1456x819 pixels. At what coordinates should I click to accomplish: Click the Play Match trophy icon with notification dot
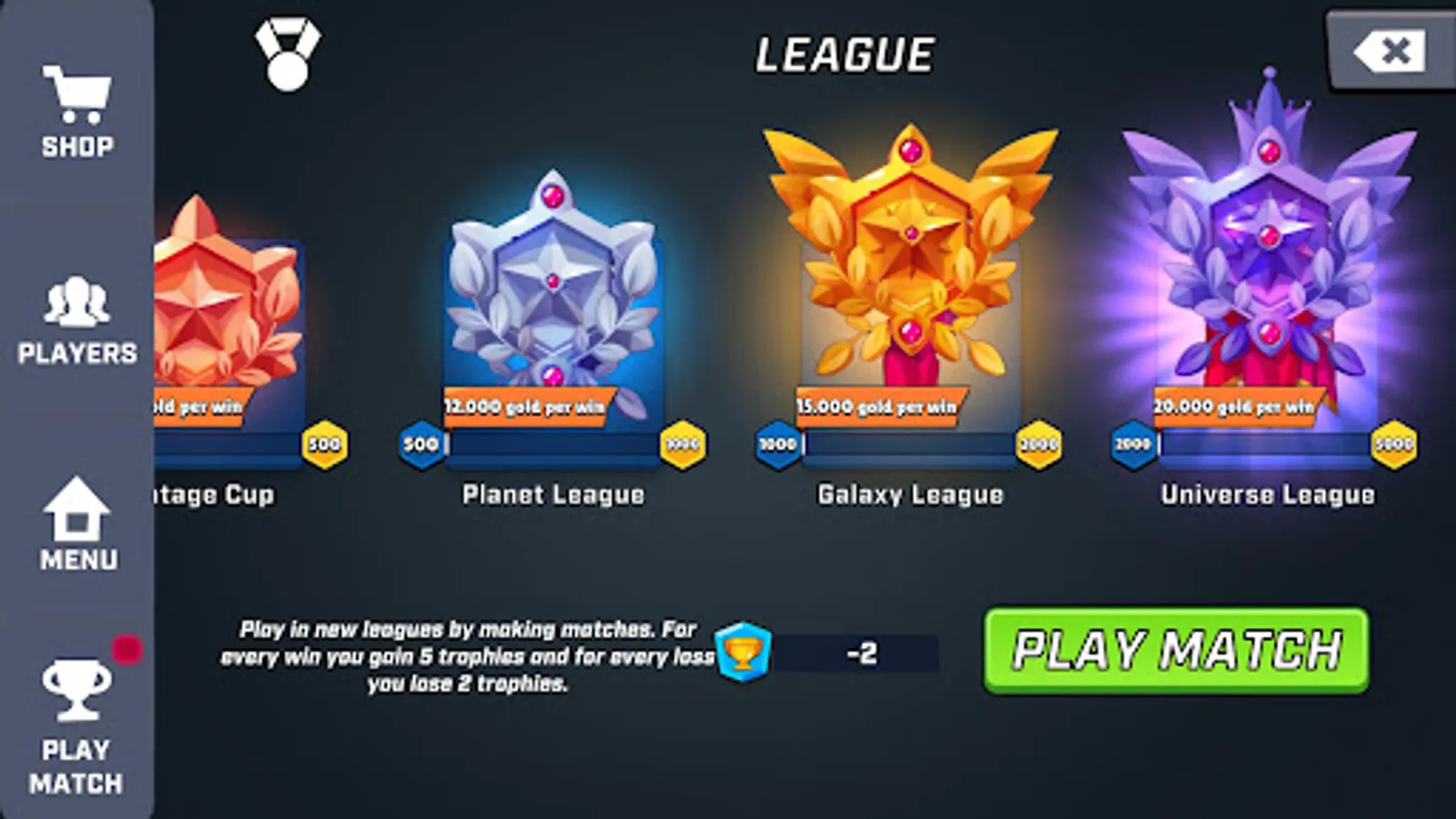tap(76, 687)
